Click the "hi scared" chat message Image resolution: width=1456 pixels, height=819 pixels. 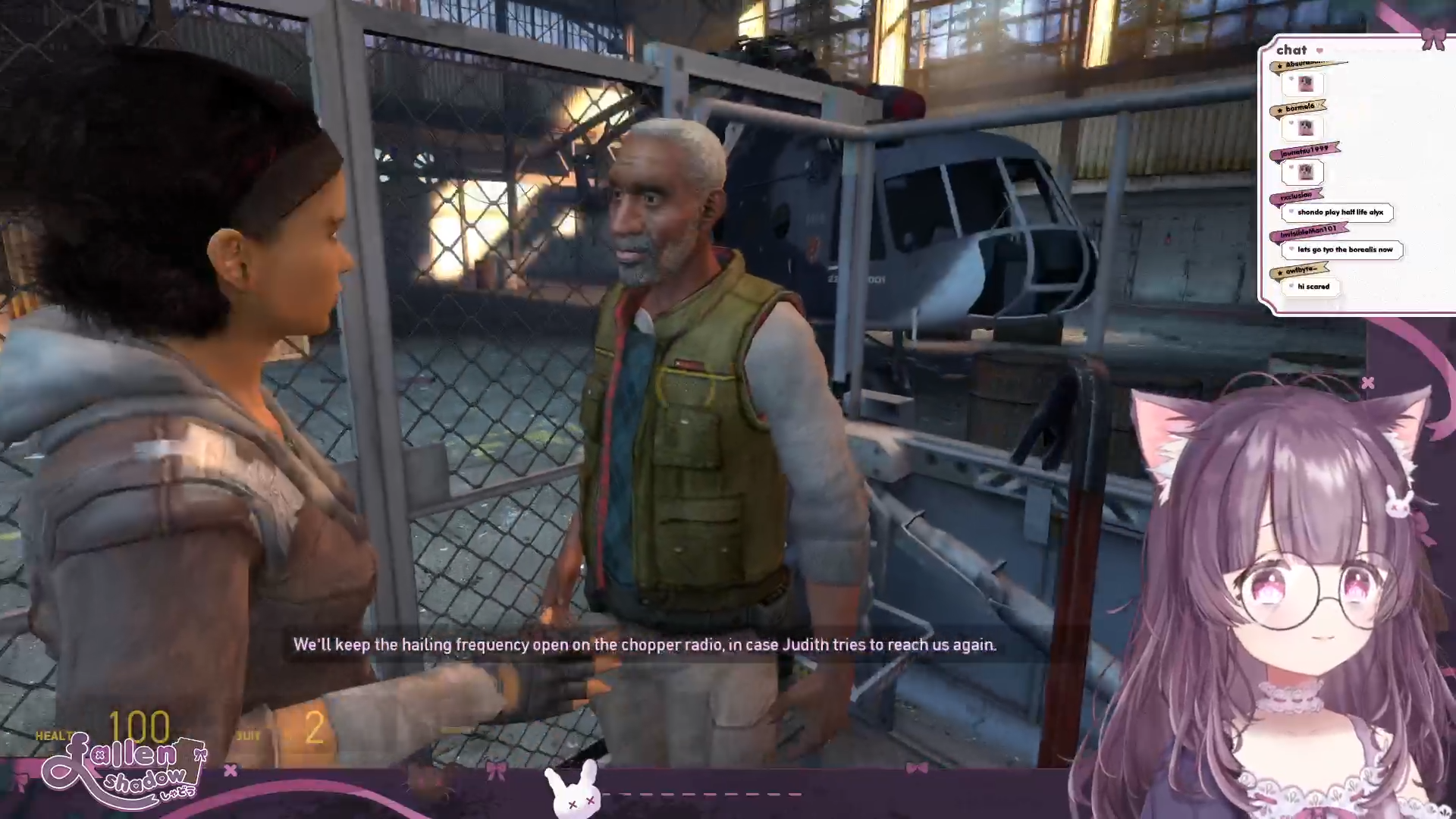pos(1313,287)
